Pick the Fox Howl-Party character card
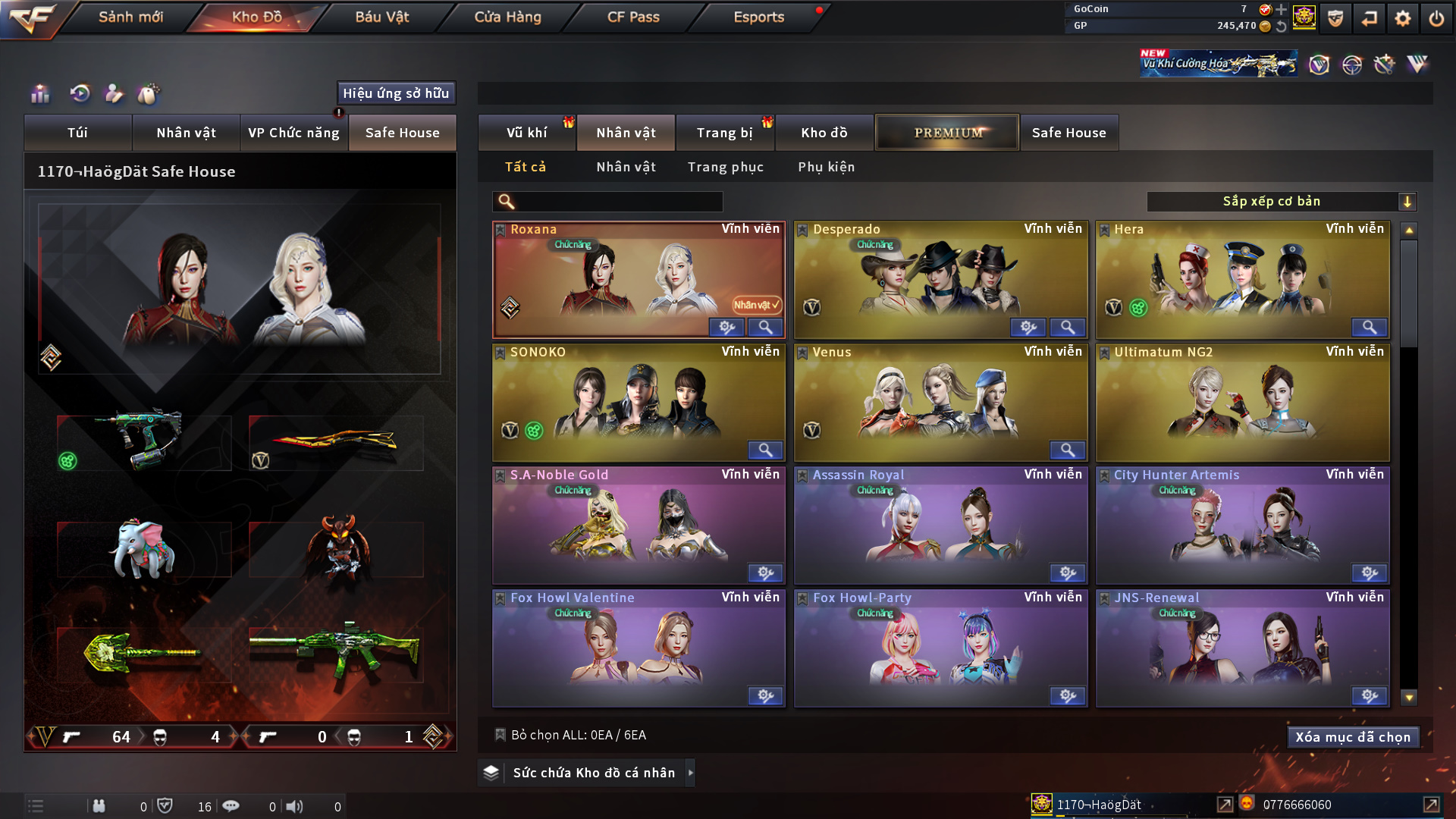The width and height of the screenshot is (1456, 819). point(940,649)
